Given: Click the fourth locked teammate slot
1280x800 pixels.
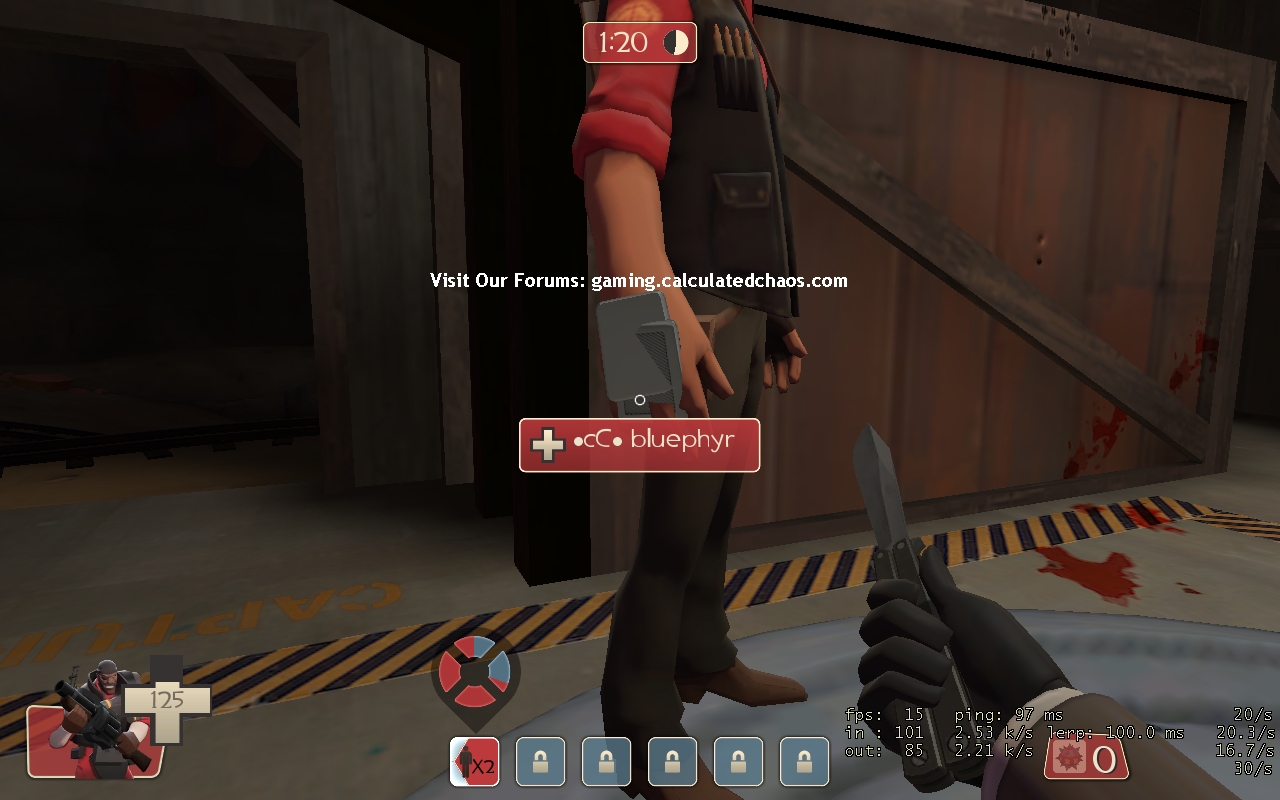Looking at the screenshot, I should (x=738, y=761).
